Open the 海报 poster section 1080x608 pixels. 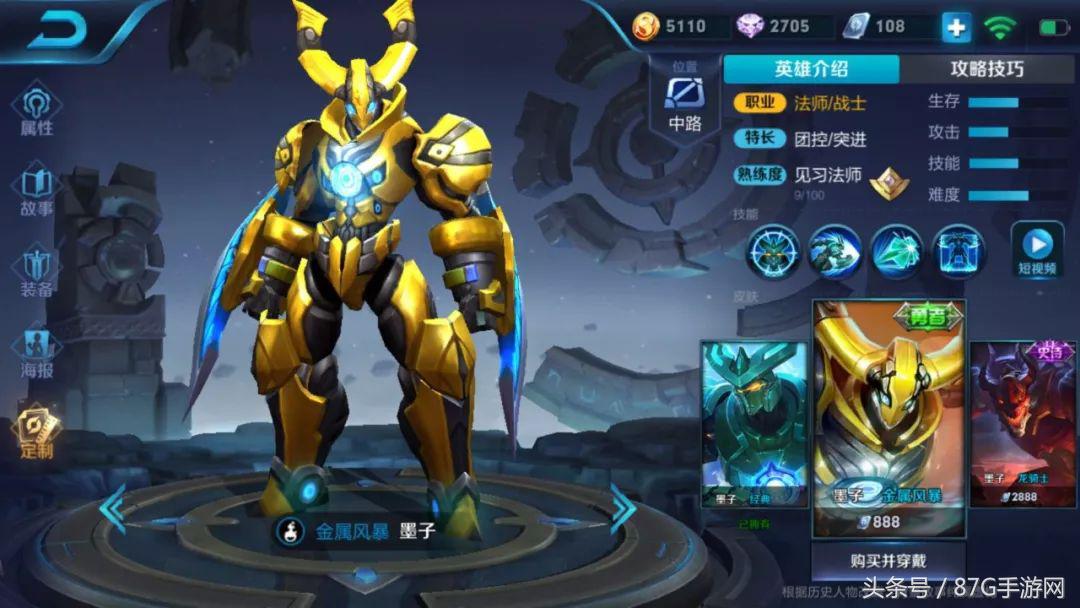(x=37, y=350)
